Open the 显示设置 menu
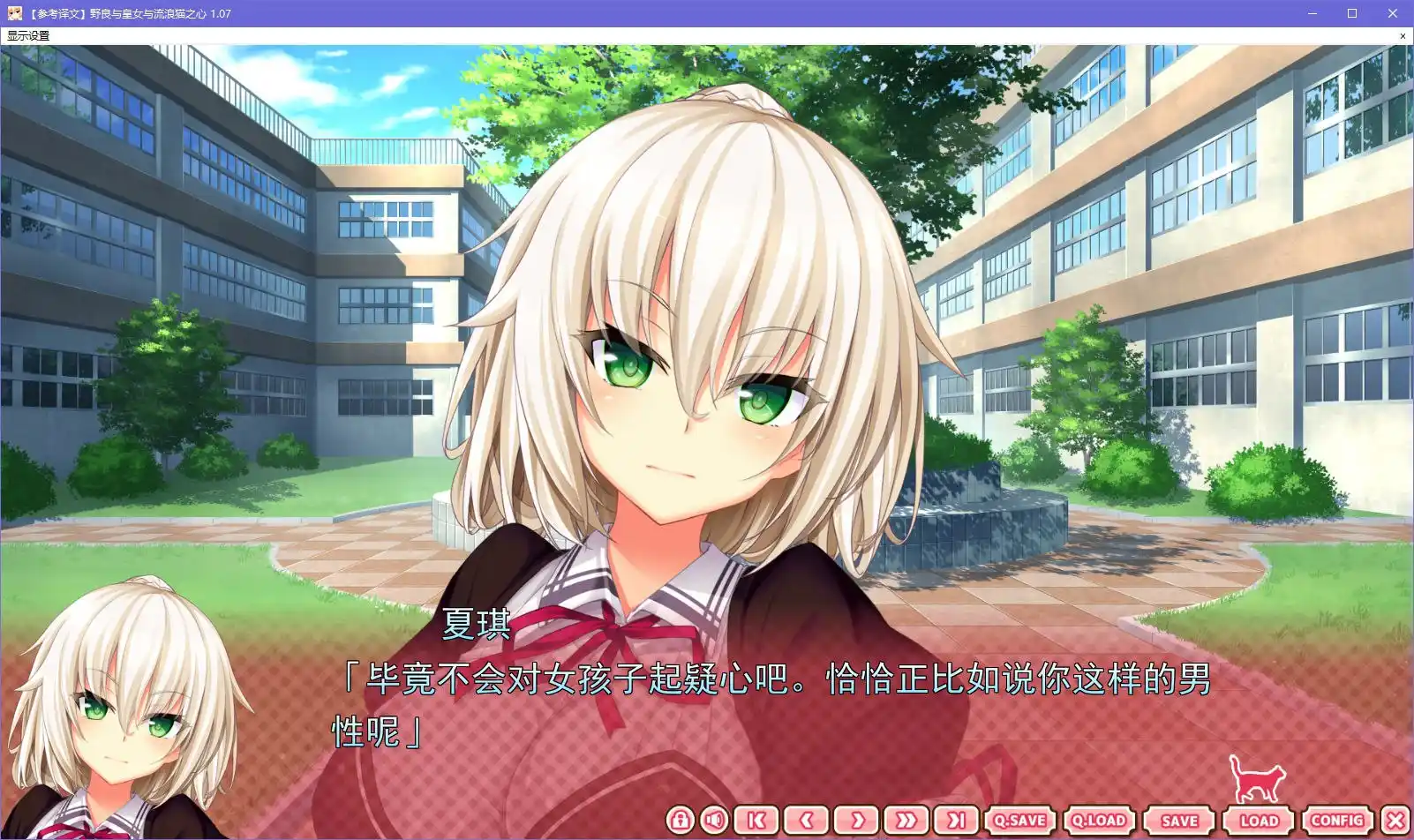Image resolution: width=1414 pixels, height=840 pixels. click(26, 36)
